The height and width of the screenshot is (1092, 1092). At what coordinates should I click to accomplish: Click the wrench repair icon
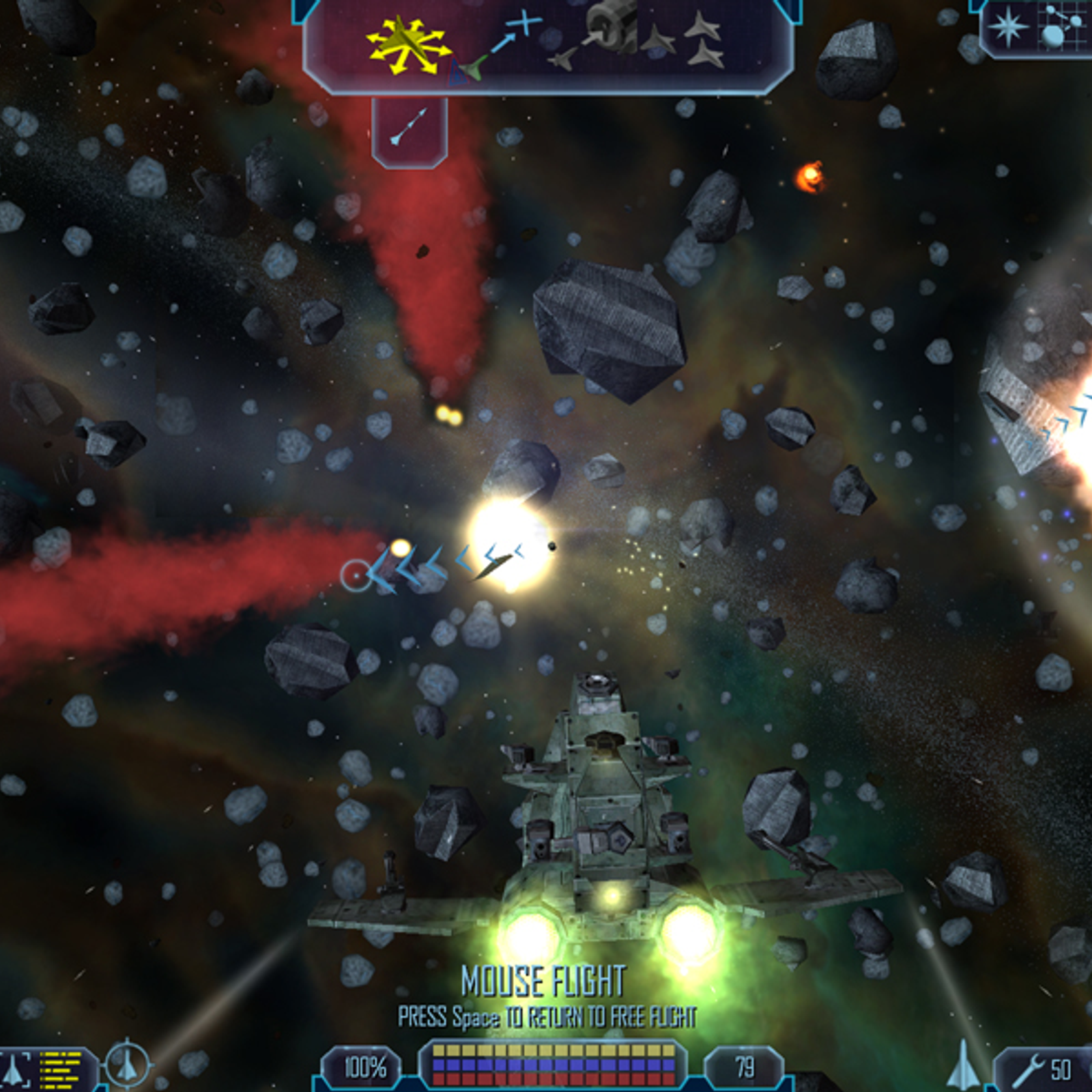[1027, 1069]
